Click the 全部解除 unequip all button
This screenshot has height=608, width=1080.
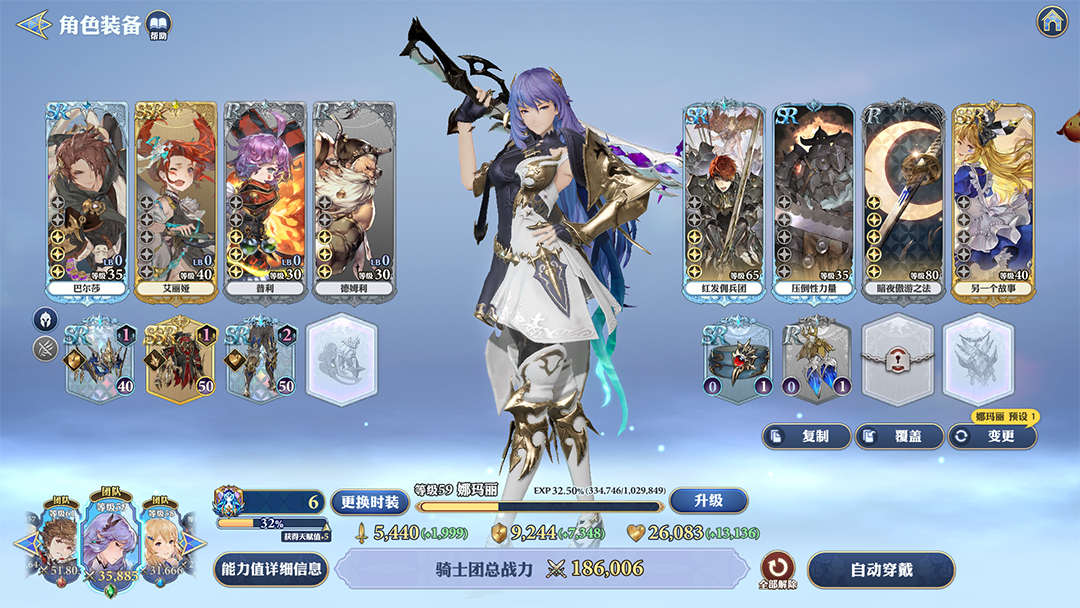[x=776, y=567]
